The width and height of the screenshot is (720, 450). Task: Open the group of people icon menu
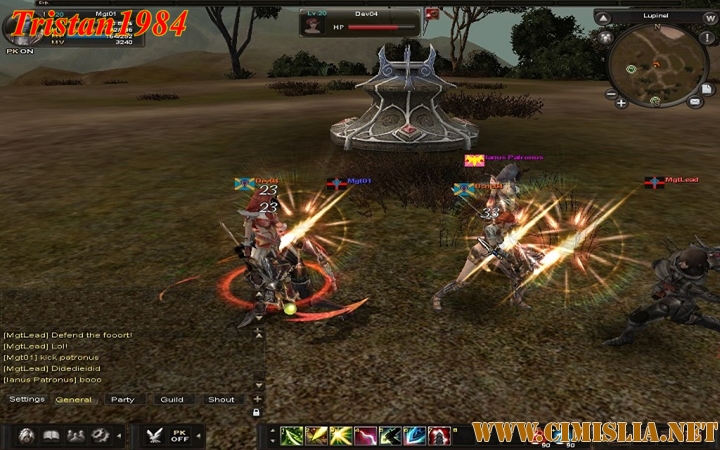click(x=75, y=436)
